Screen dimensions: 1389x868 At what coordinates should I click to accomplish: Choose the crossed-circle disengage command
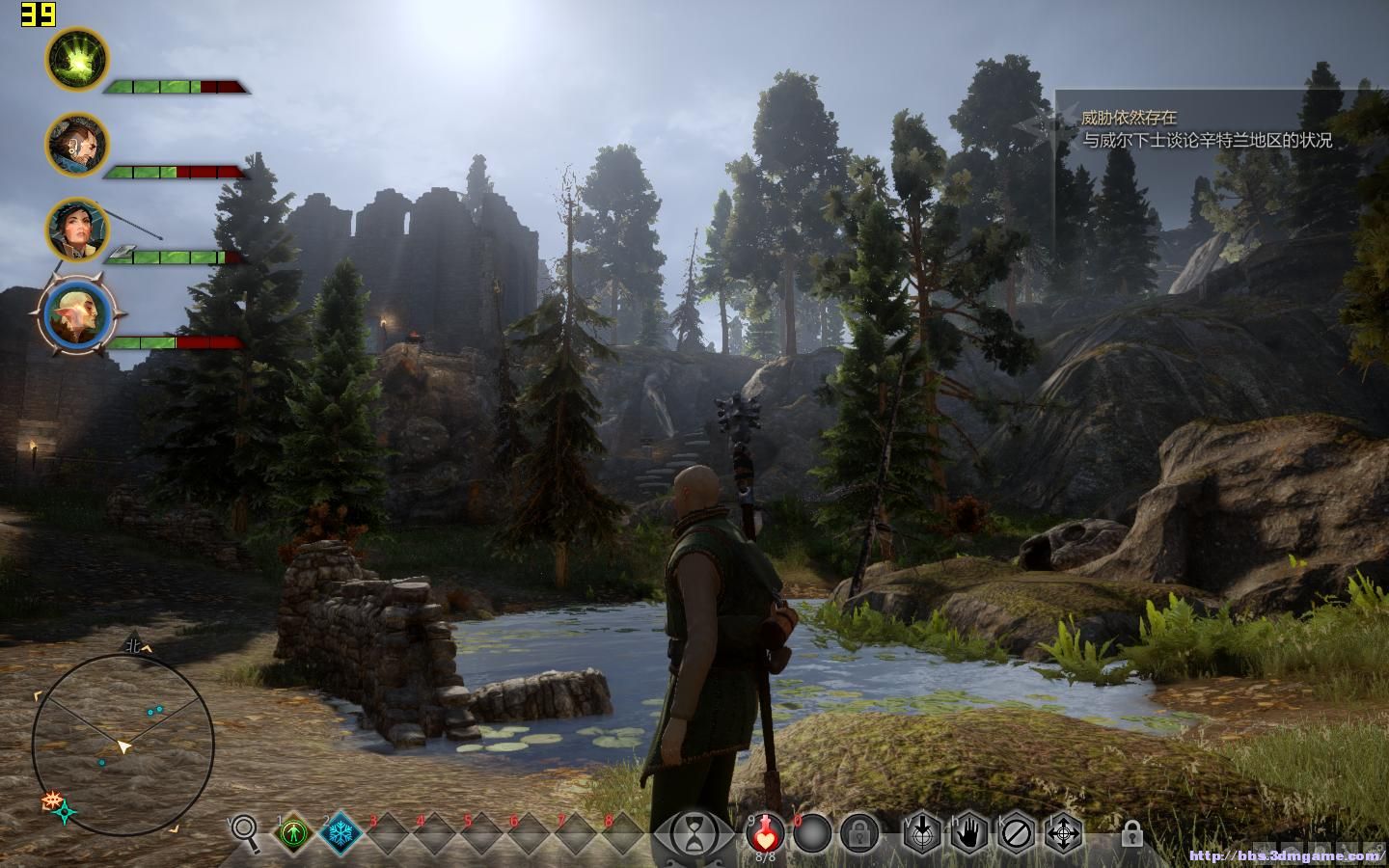1017,832
